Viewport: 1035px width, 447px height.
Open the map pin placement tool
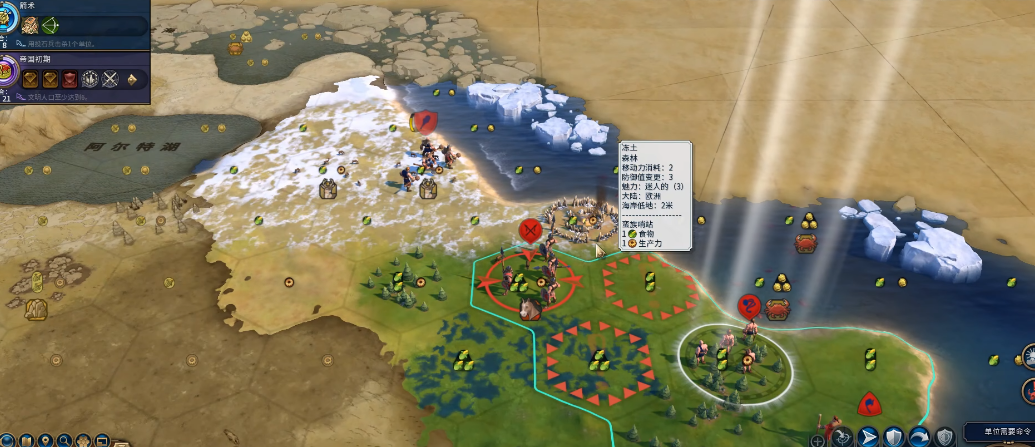[45, 440]
